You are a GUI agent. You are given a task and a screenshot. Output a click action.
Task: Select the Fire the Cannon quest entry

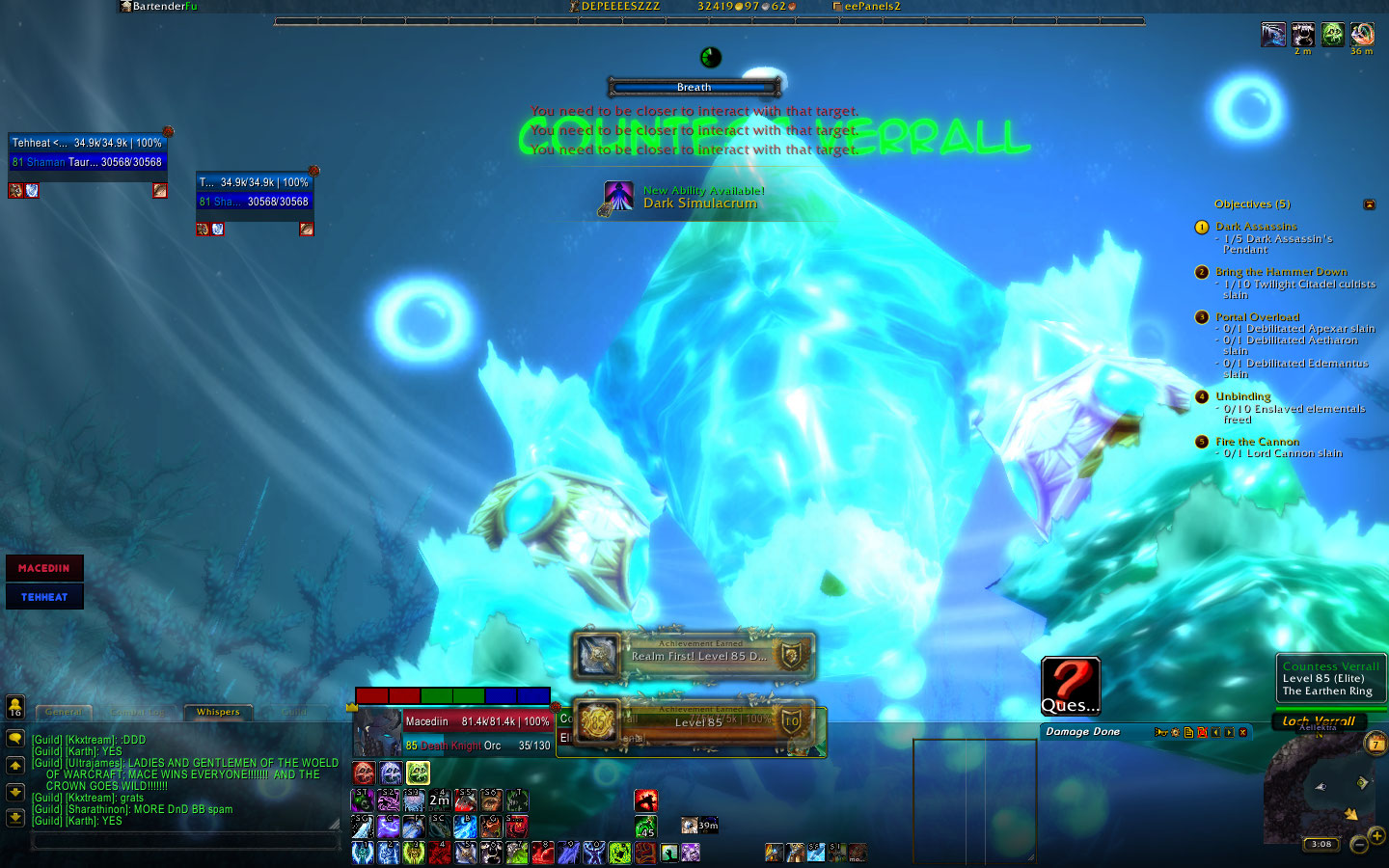(x=1257, y=442)
